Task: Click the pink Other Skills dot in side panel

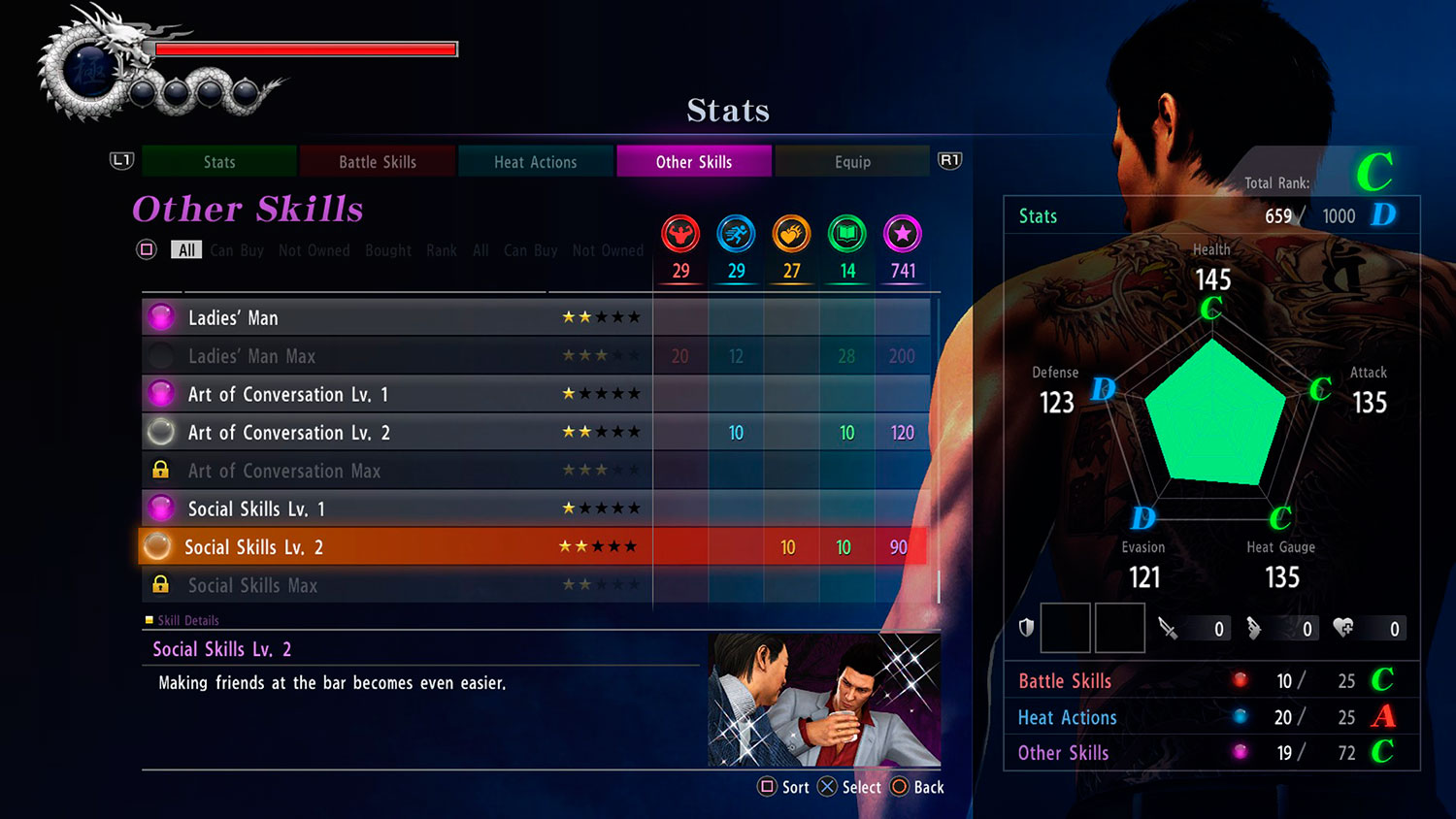Action: [x=1241, y=753]
